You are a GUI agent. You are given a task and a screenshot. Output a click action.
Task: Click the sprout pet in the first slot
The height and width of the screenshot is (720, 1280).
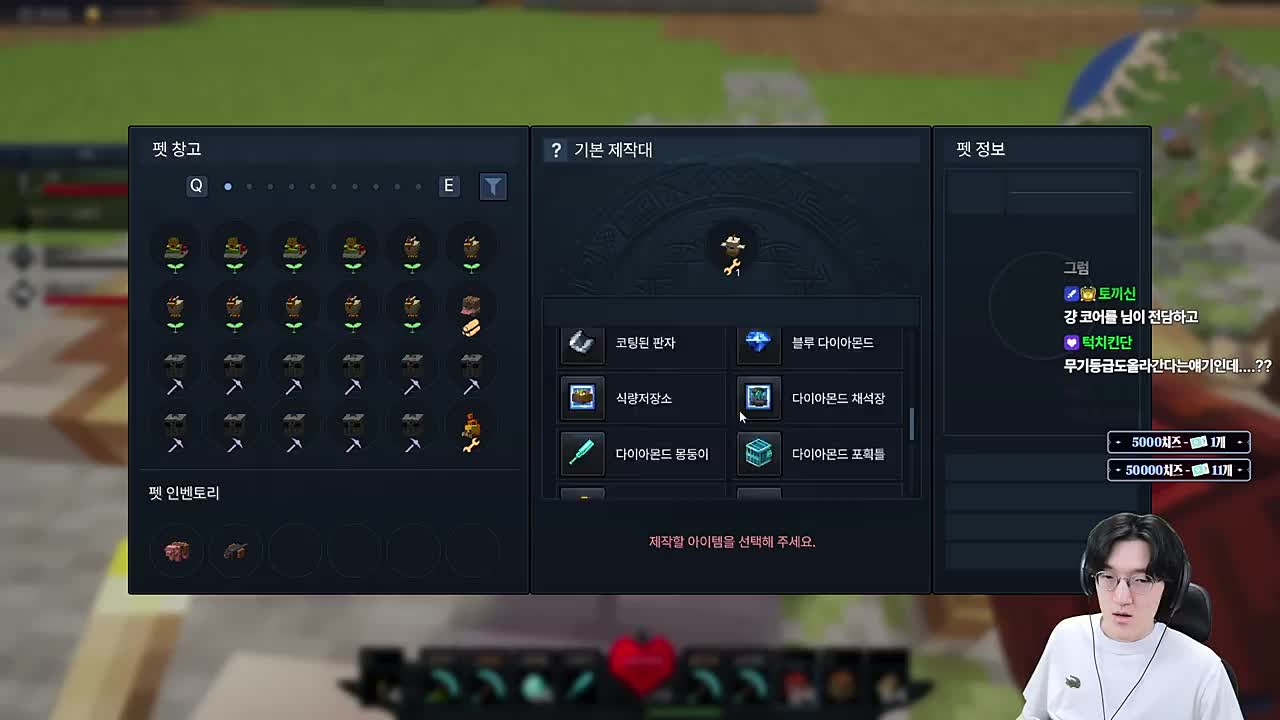point(175,250)
